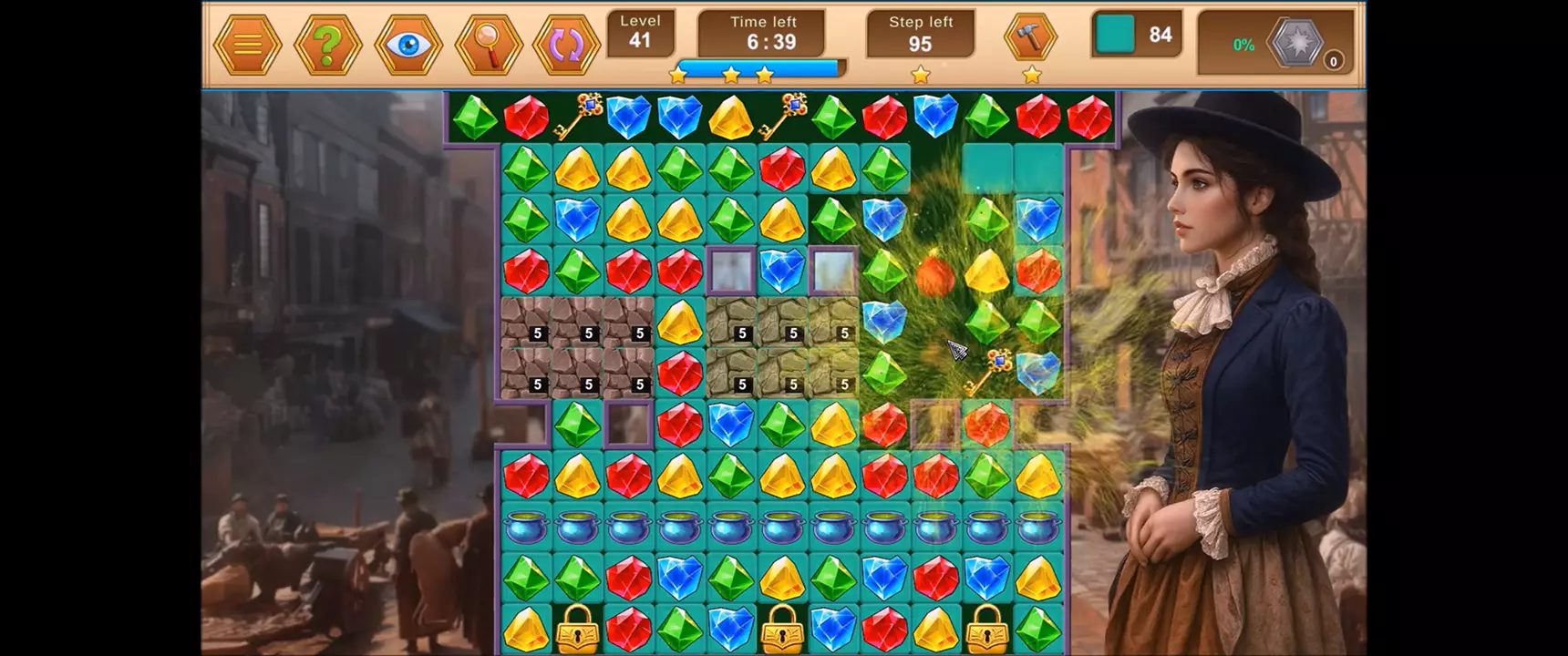The height and width of the screenshot is (656, 1568).
Task: Click the silver star hexagon bonus
Action: pos(1295,43)
